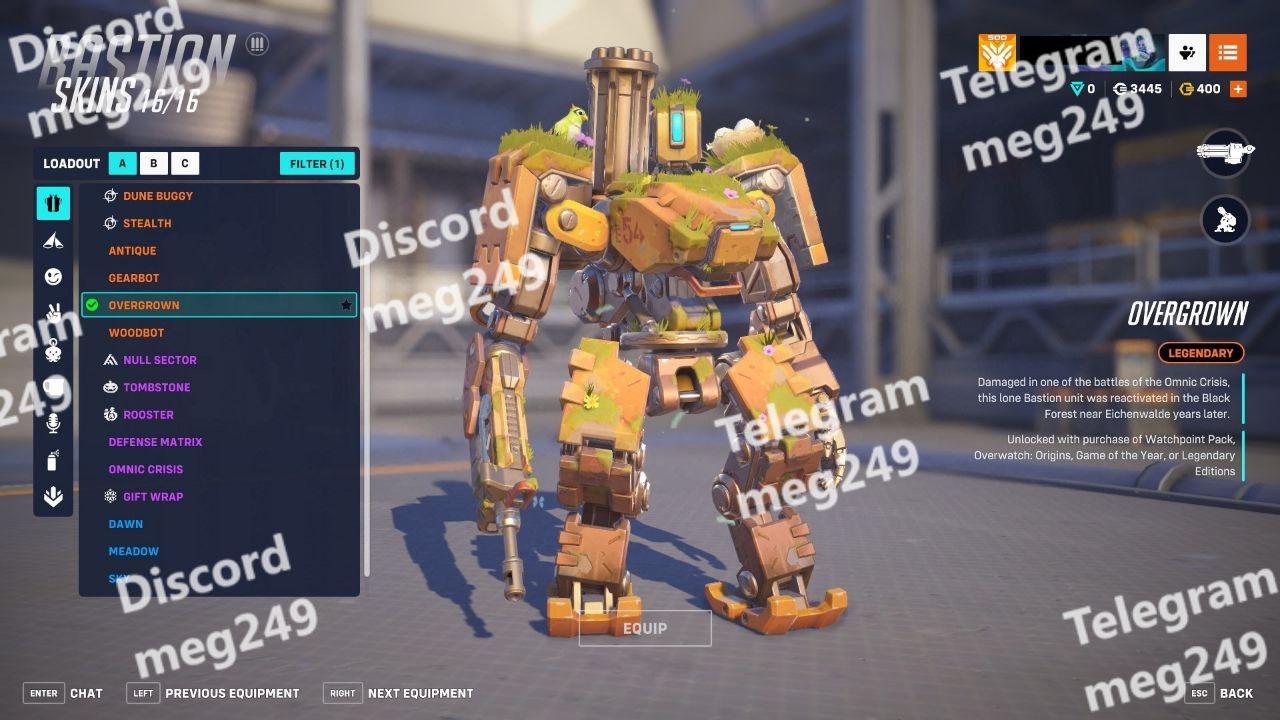Select the Gift Wrap skin
The image size is (1280, 720).
pyautogui.click(x=153, y=497)
